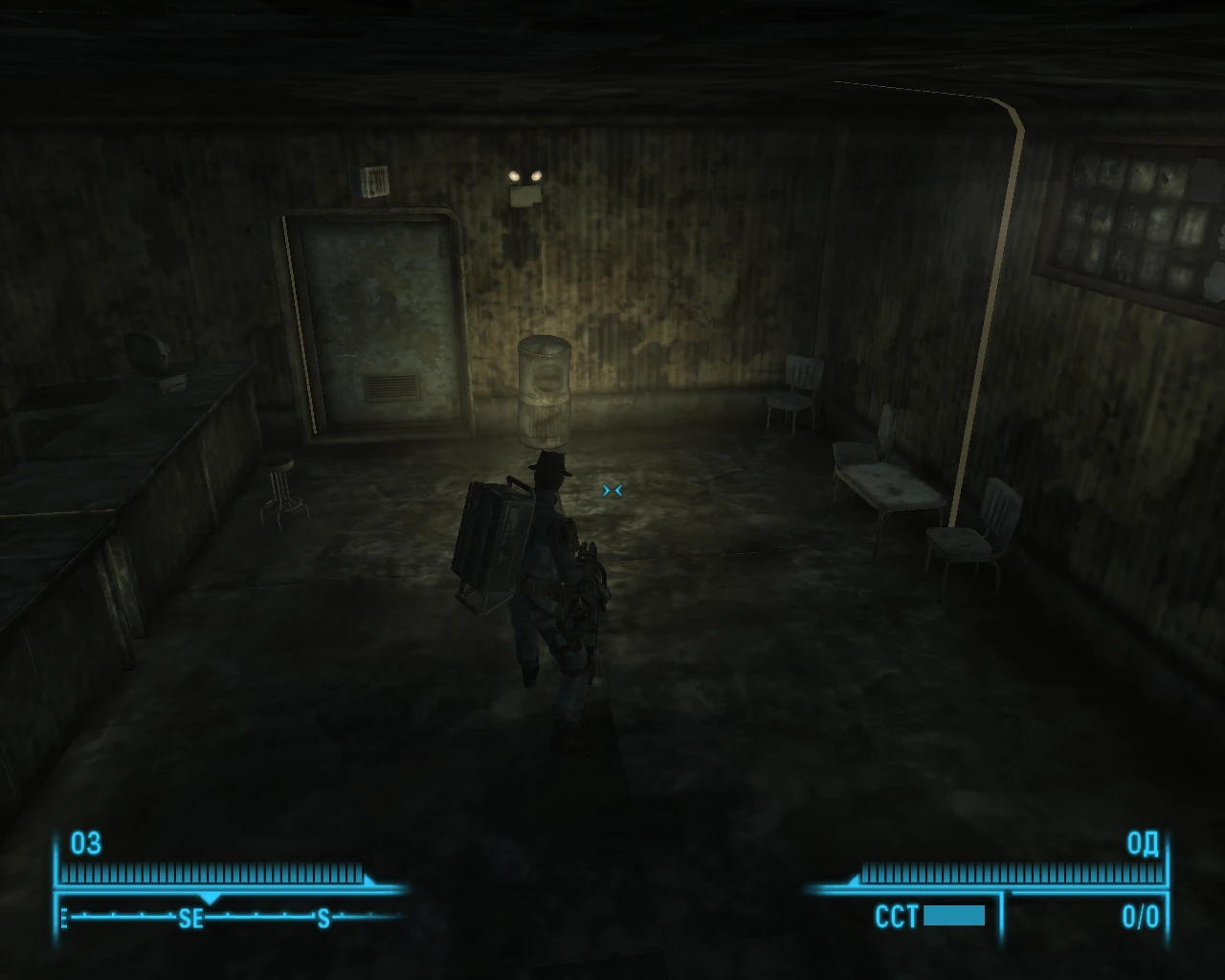Click the ammo condition fill bar

[954, 917]
